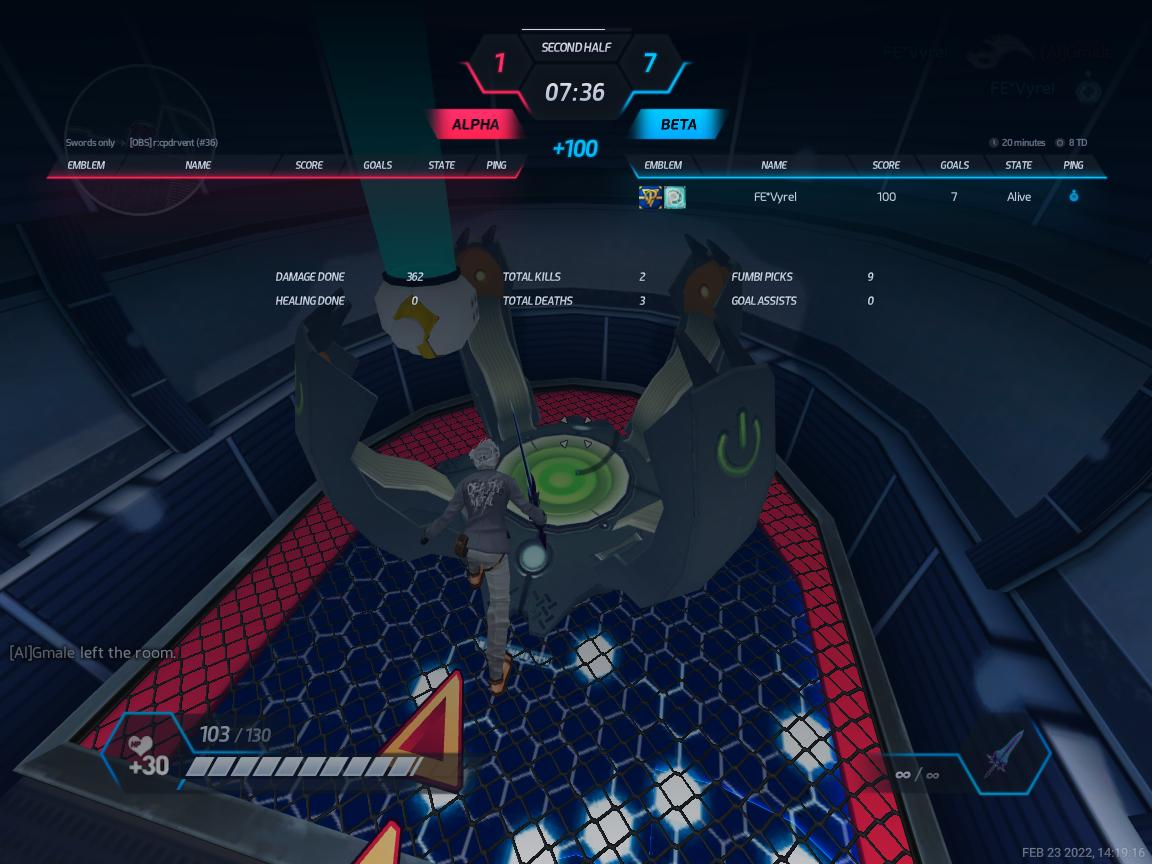Image resolution: width=1152 pixels, height=864 pixels.
Task: Click the teal emblem beside FE*Vyrel
Action: 675,197
